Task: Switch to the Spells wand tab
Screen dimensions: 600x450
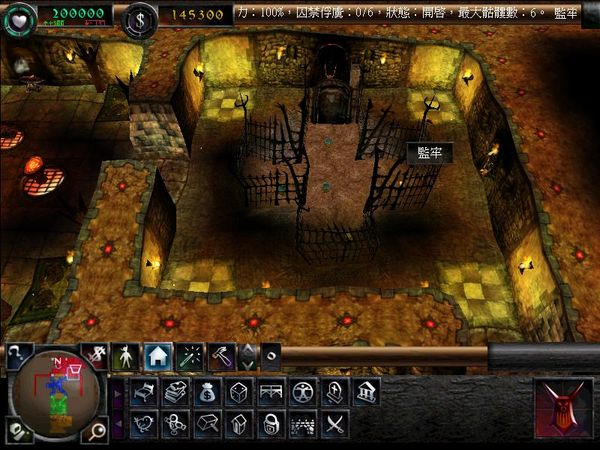Action: tap(190, 355)
